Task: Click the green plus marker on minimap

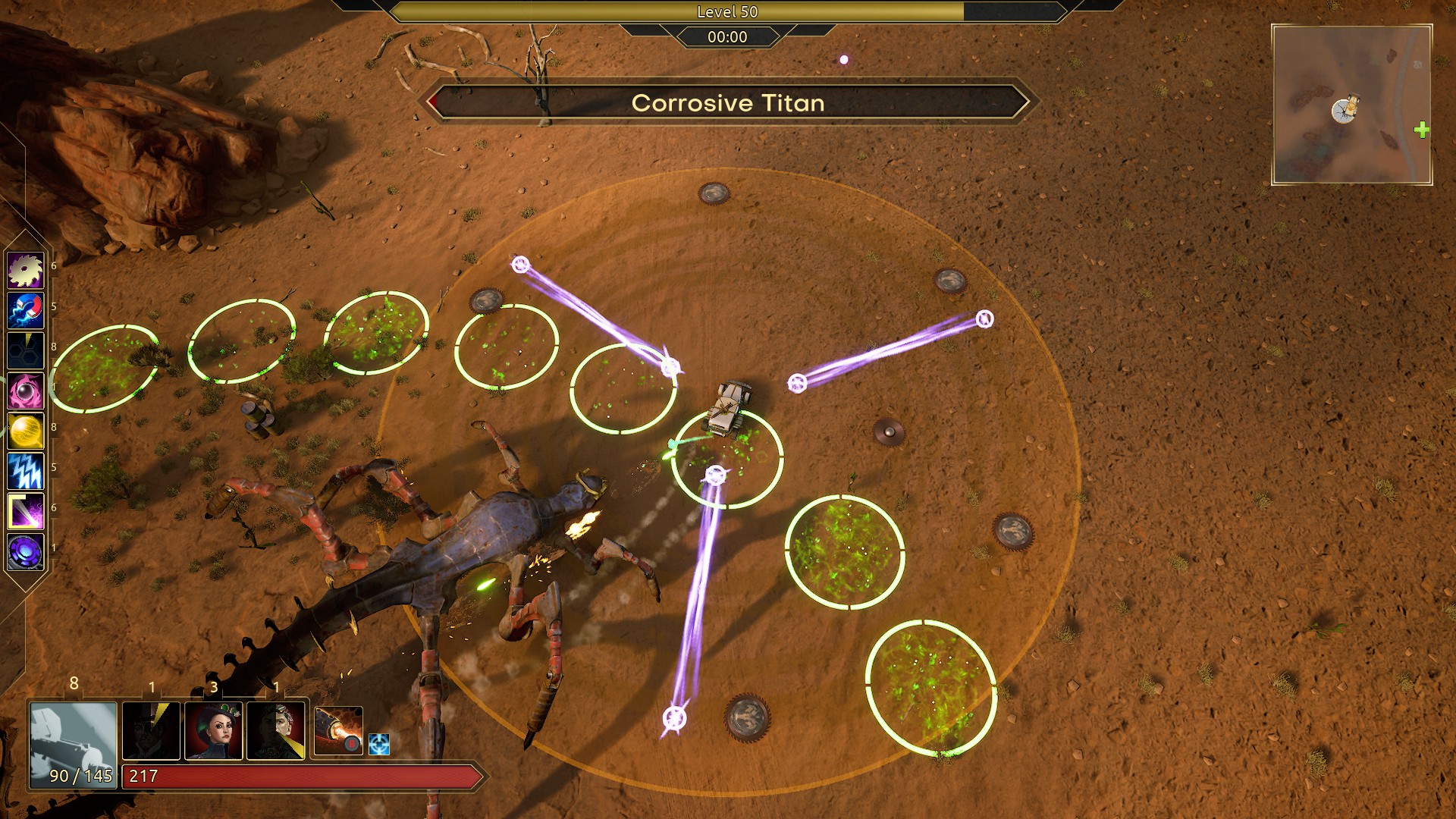Action: click(x=1421, y=130)
